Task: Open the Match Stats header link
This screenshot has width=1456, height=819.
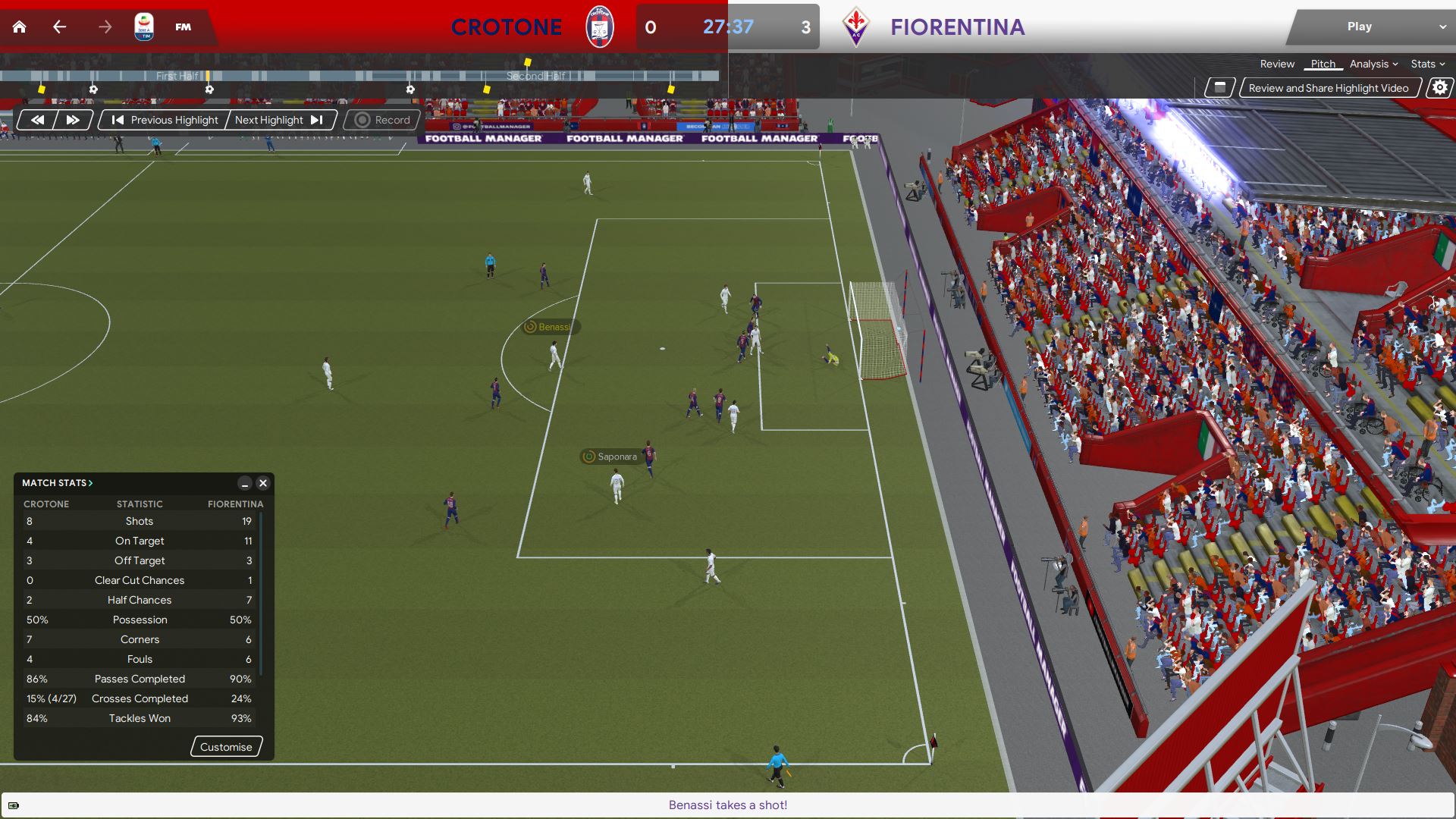Action: [x=57, y=483]
